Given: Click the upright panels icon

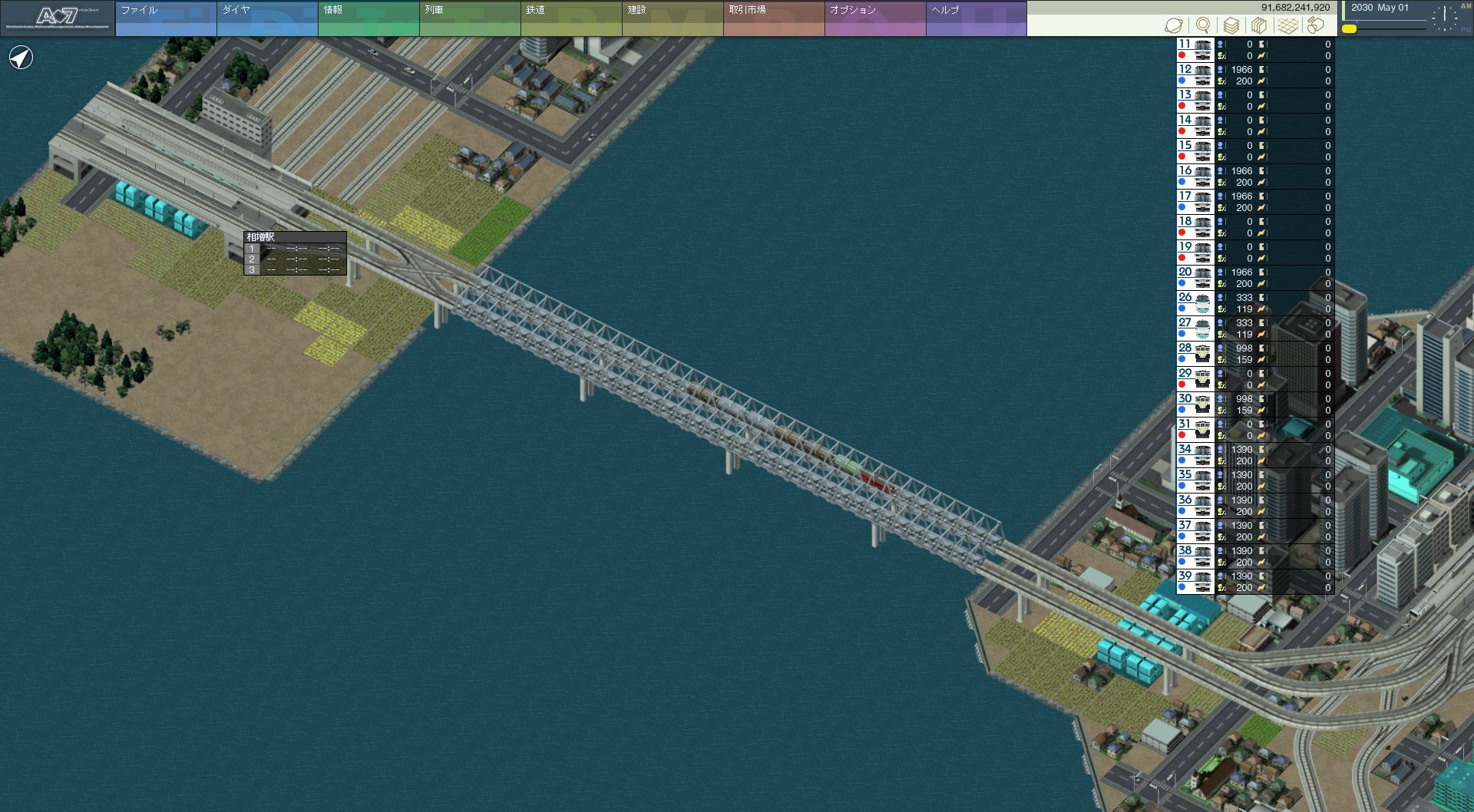Looking at the screenshot, I should (1259, 25).
